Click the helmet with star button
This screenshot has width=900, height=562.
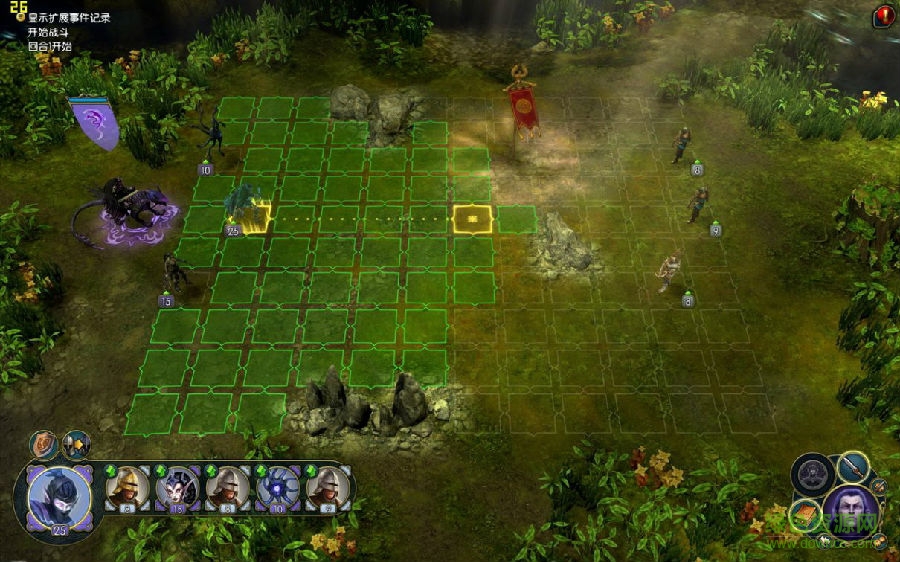[76, 444]
